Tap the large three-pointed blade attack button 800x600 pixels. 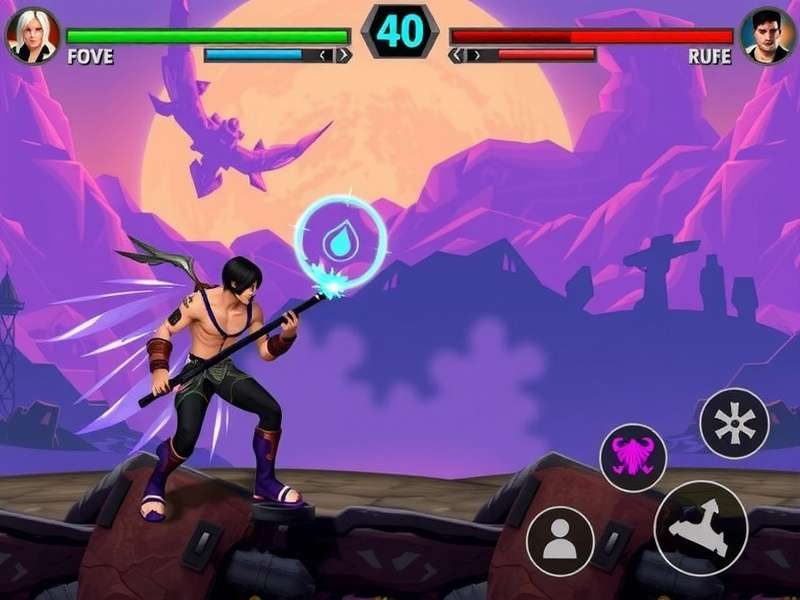(701, 528)
